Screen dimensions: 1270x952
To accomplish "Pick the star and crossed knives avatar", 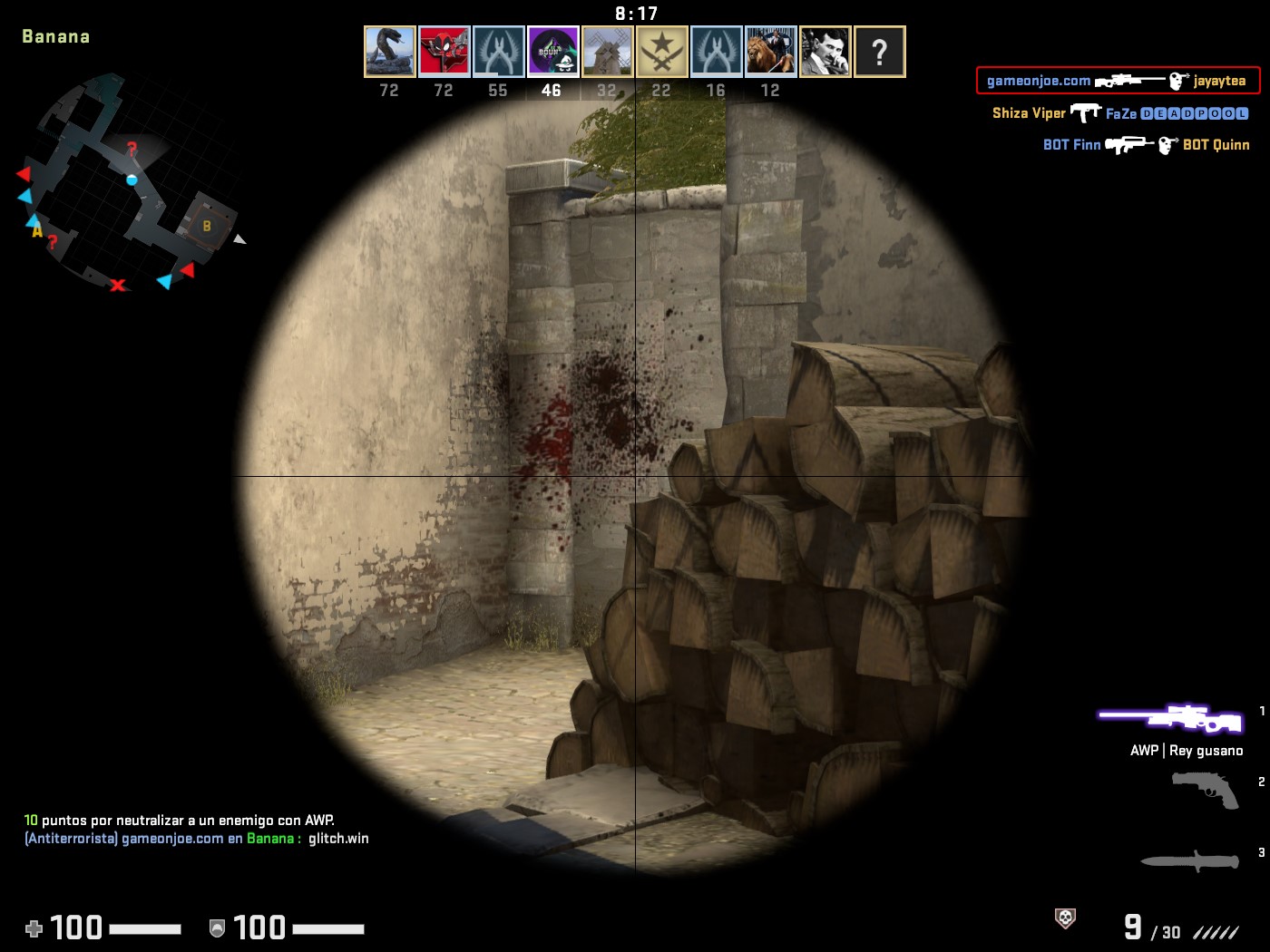I will click(x=661, y=52).
